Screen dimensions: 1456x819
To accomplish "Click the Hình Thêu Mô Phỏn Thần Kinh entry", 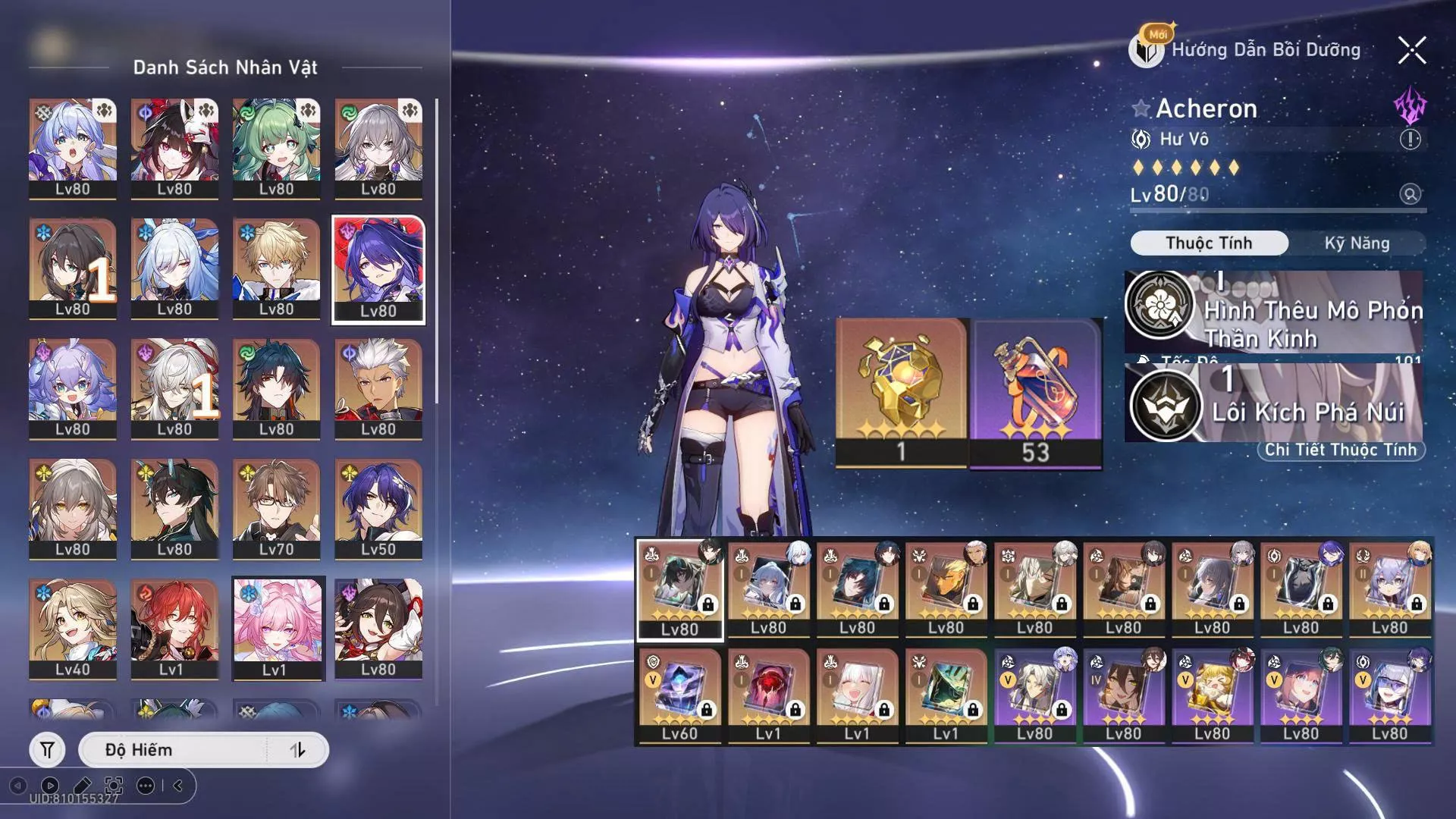I will click(x=1274, y=312).
